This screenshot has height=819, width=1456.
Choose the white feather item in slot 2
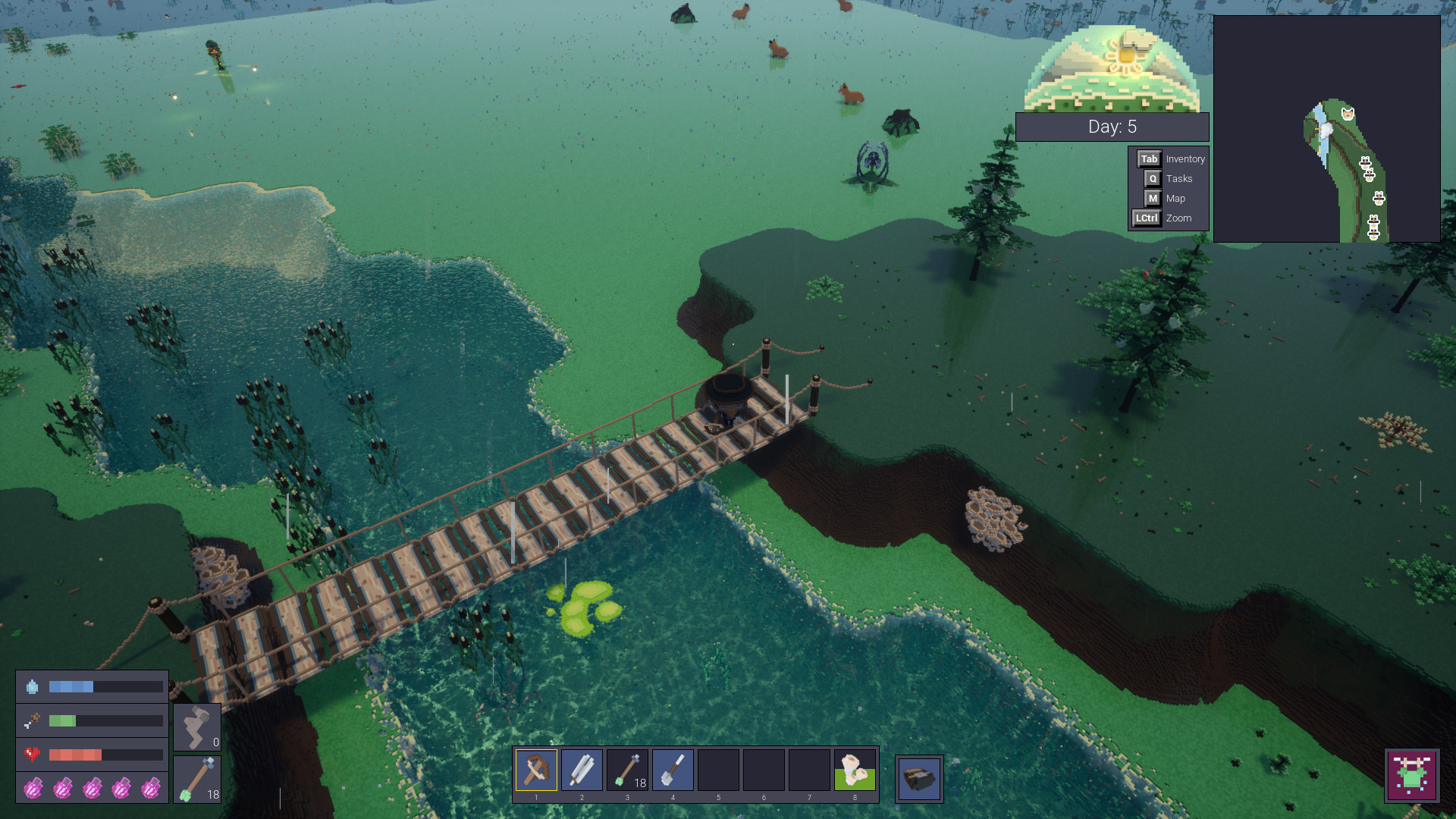click(582, 770)
